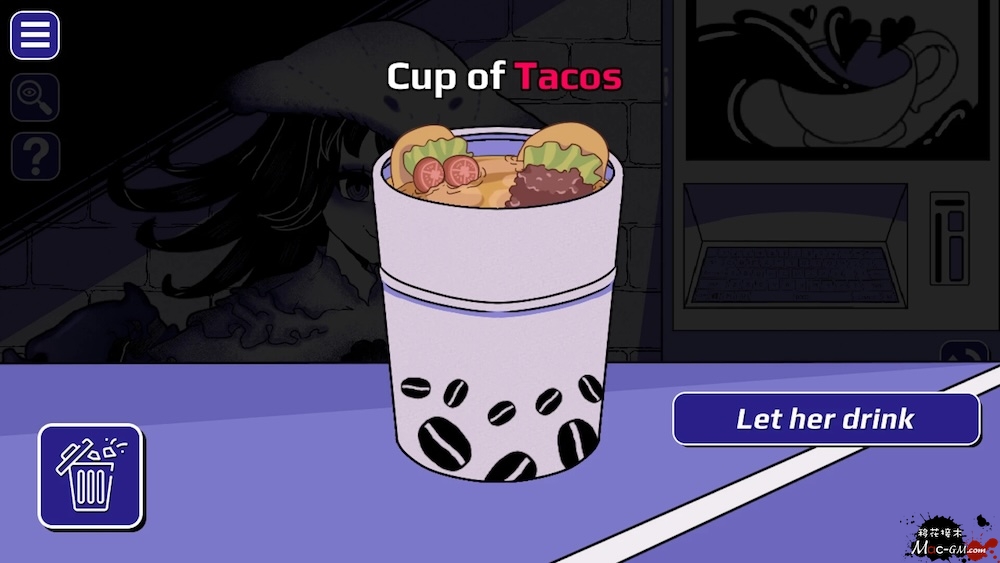The image size is (1000, 563).
Task: Click the Let her drink button
Action: tap(826, 418)
